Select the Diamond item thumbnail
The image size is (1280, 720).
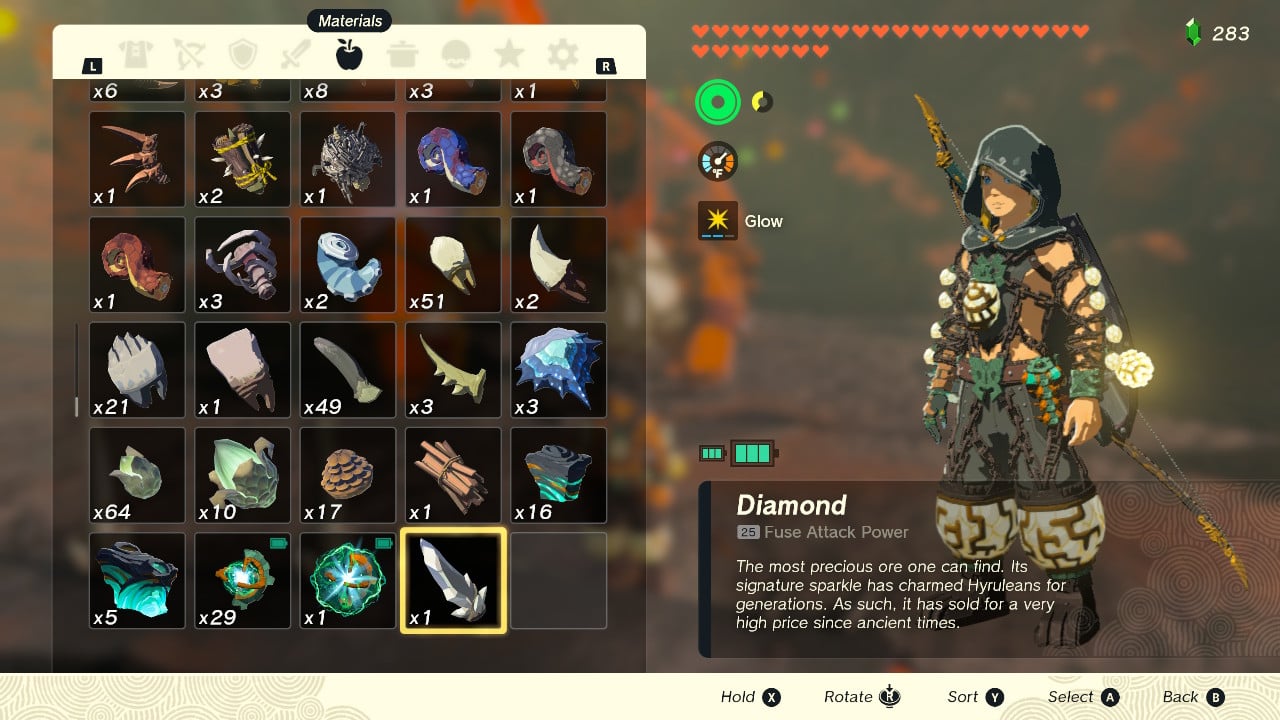(x=452, y=580)
